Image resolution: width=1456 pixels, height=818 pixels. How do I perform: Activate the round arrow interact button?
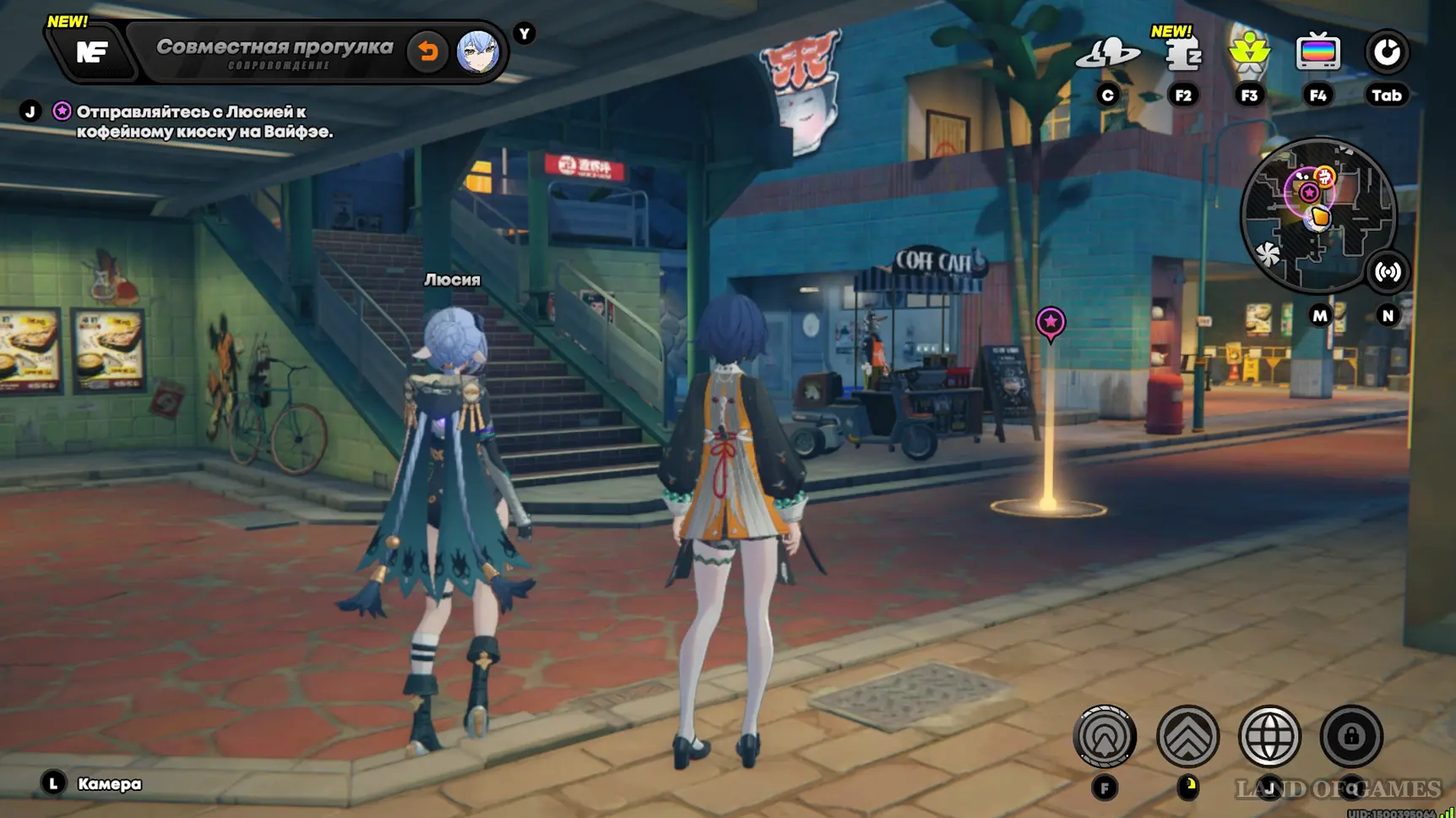(1105, 737)
